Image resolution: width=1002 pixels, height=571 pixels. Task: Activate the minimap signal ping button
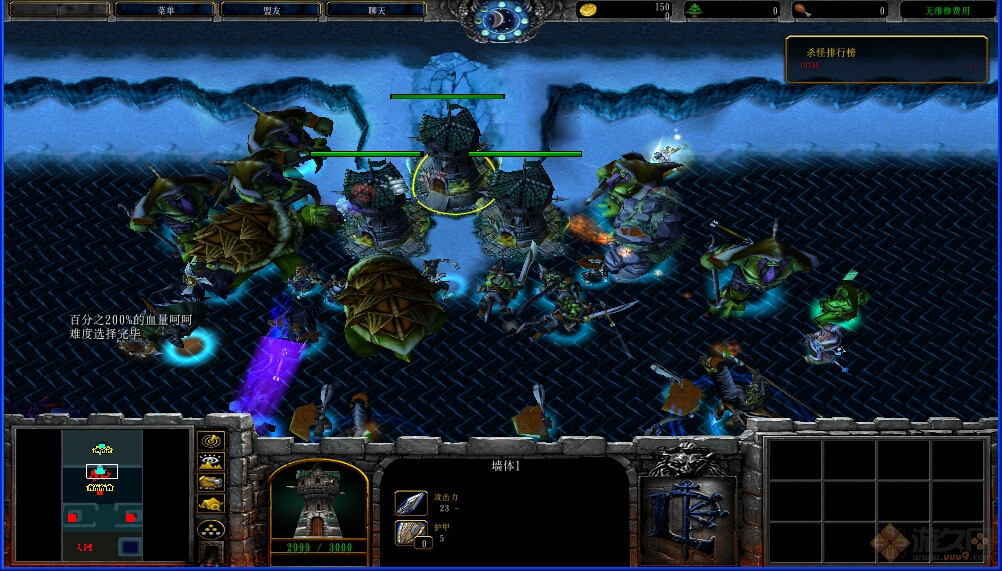211,441
